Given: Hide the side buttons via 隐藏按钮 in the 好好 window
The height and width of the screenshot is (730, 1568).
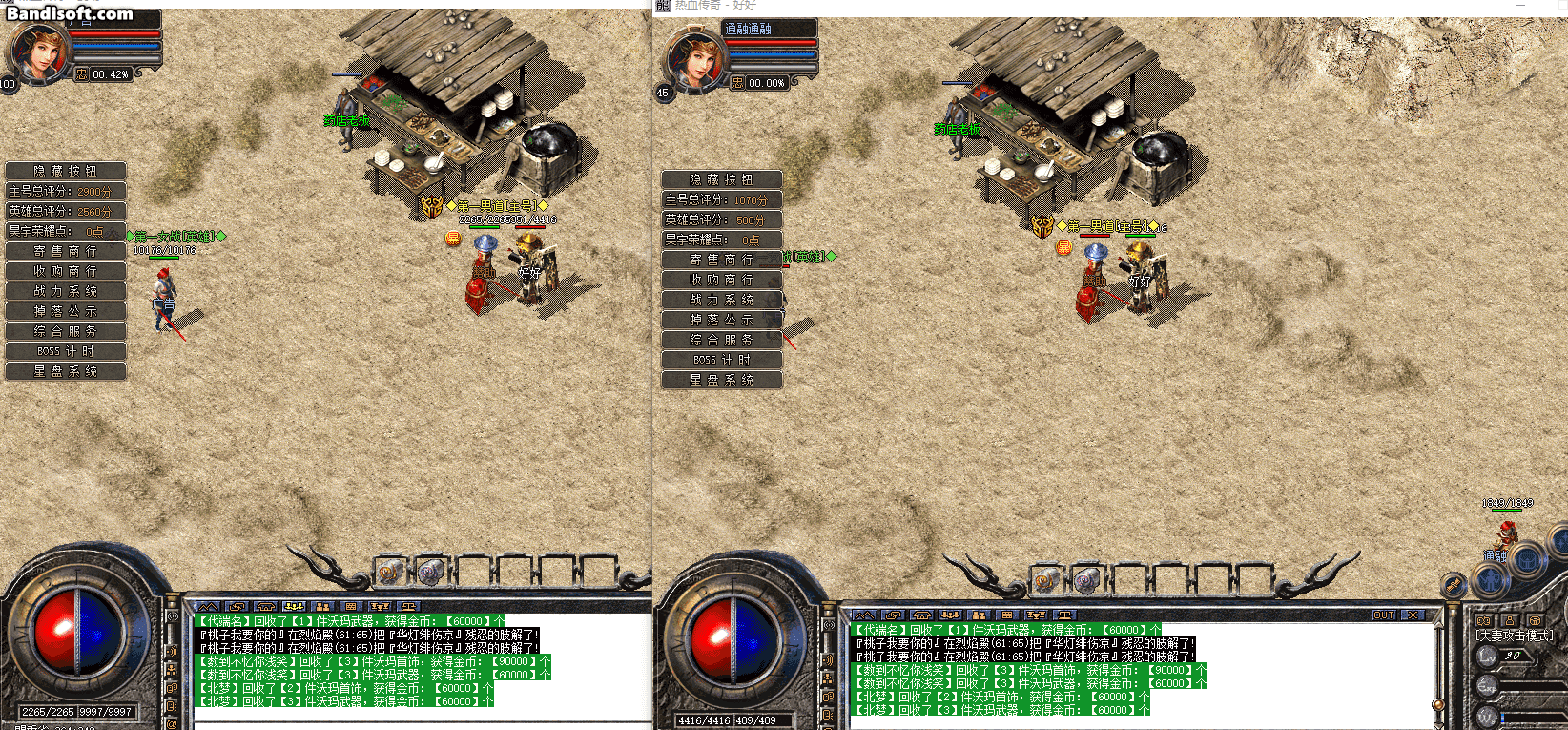Looking at the screenshot, I should [721, 179].
